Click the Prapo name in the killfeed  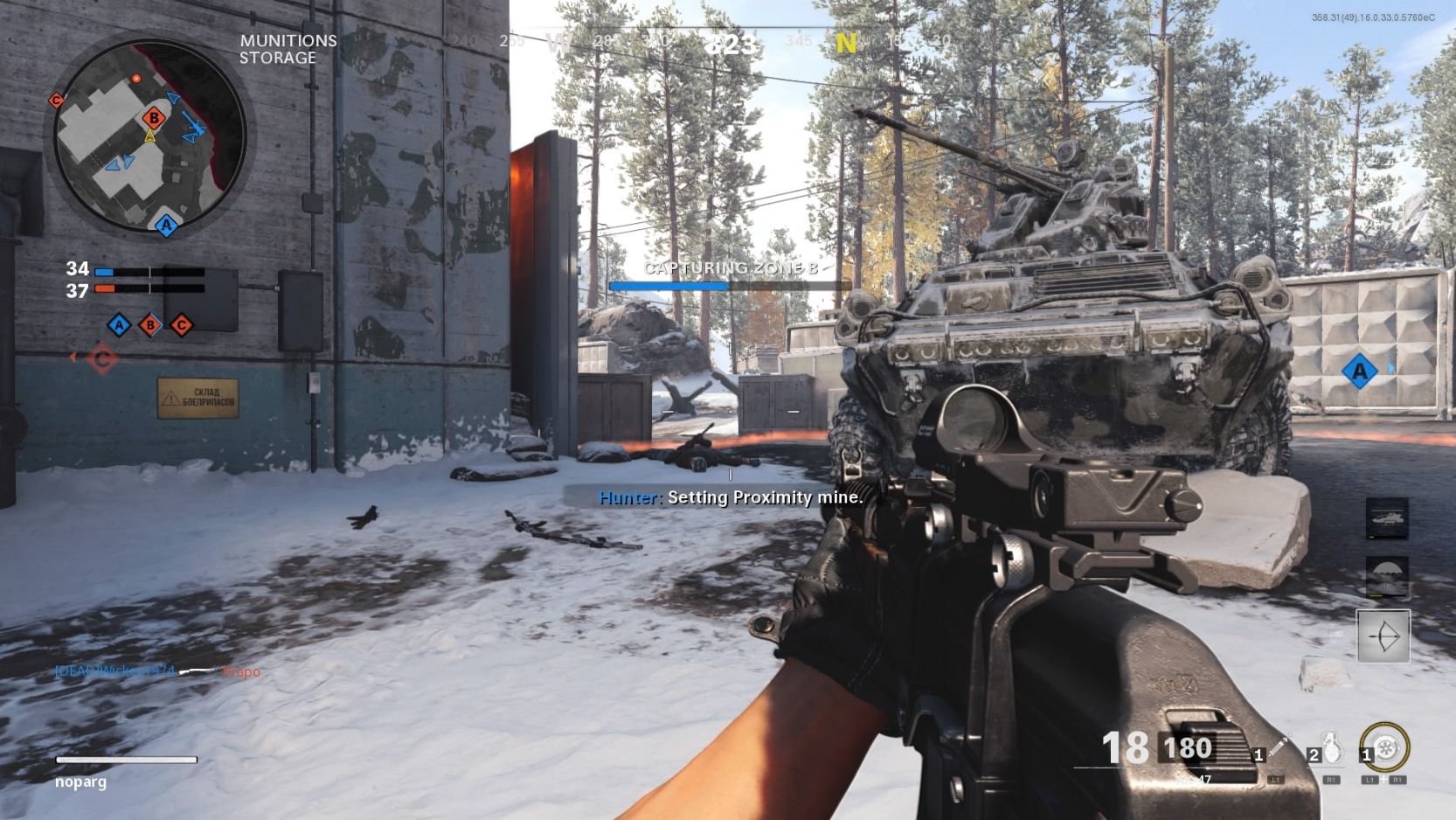tap(241, 673)
